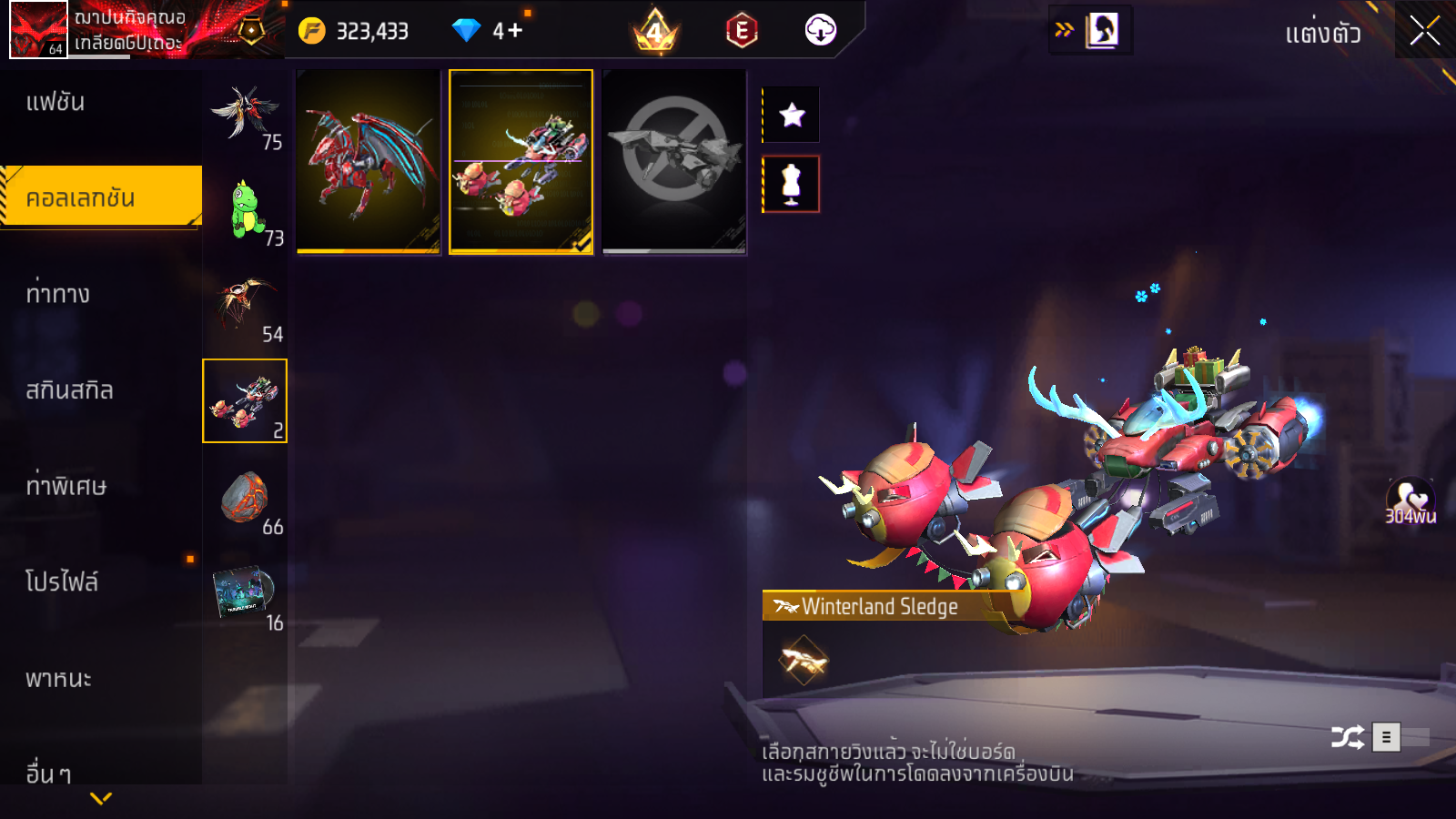
Task: Open the cloud download icon
Action: 820,31
